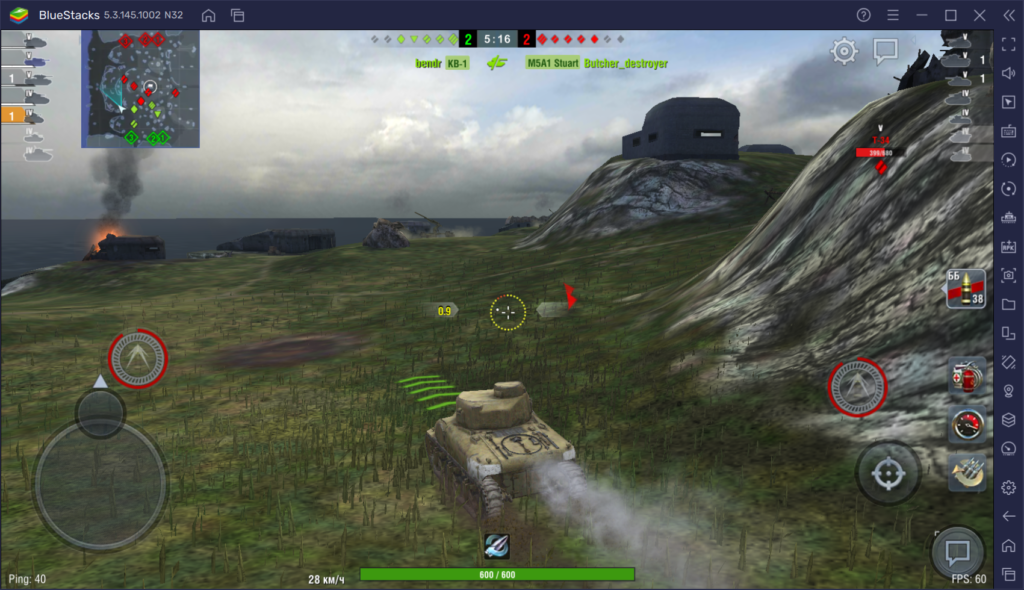Screen dimensions: 1024x590
Task: Activate the red gauge engine boost consumable
Action: pos(967,423)
